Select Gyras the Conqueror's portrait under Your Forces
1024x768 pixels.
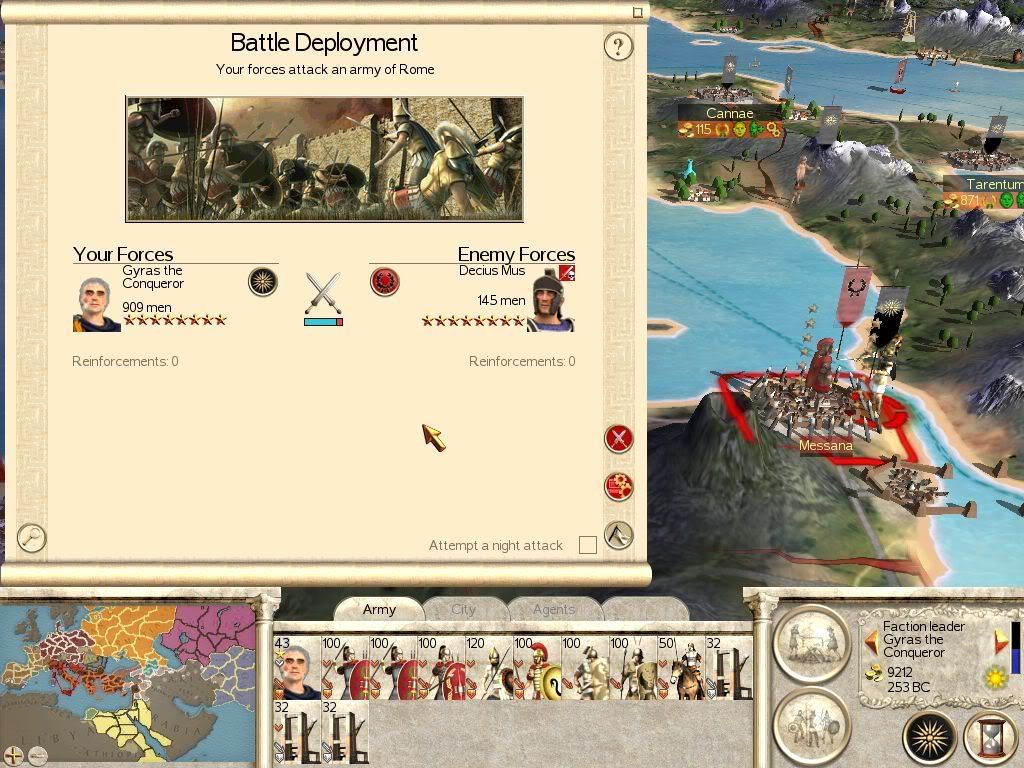pos(96,304)
